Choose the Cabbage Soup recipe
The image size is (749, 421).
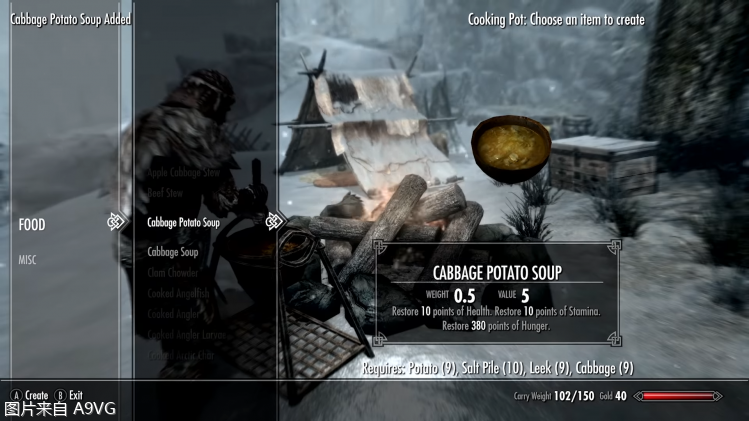(x=173, y=252)
